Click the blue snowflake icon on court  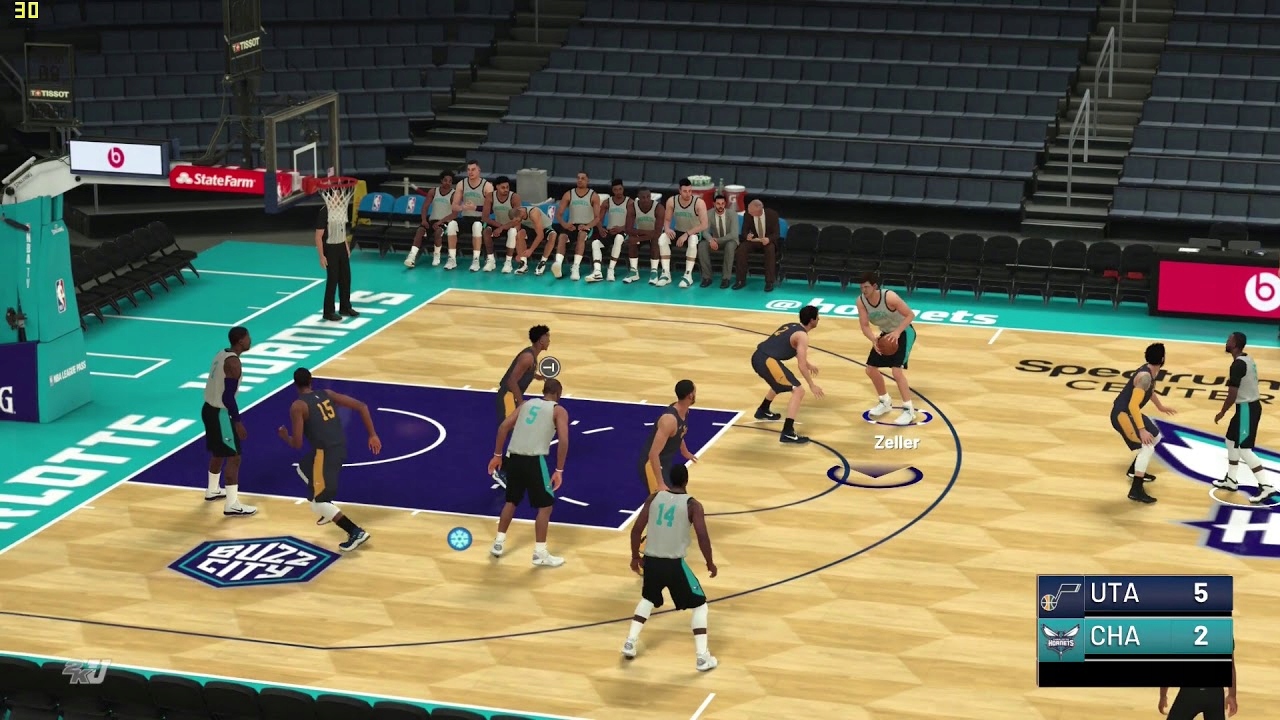point(459,538)
